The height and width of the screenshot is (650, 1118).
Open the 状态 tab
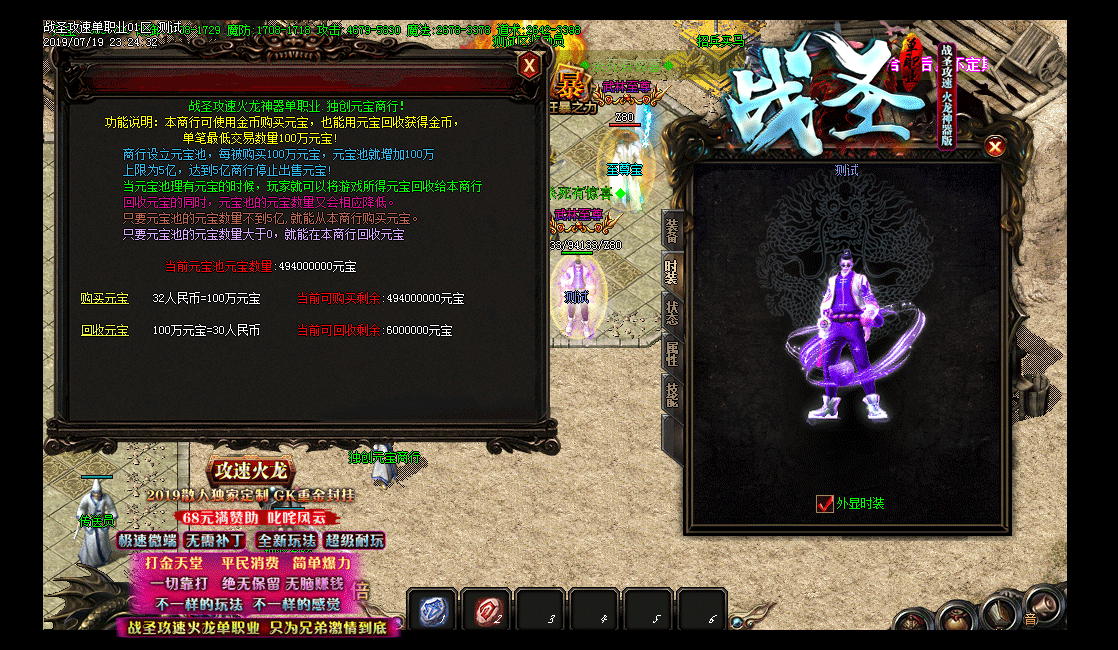tap(672, 311)
